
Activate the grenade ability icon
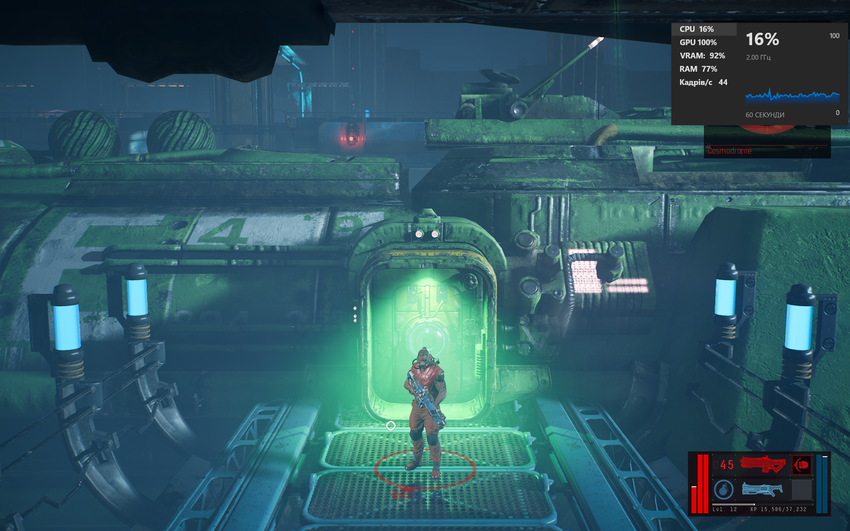(x=724, y=490)
